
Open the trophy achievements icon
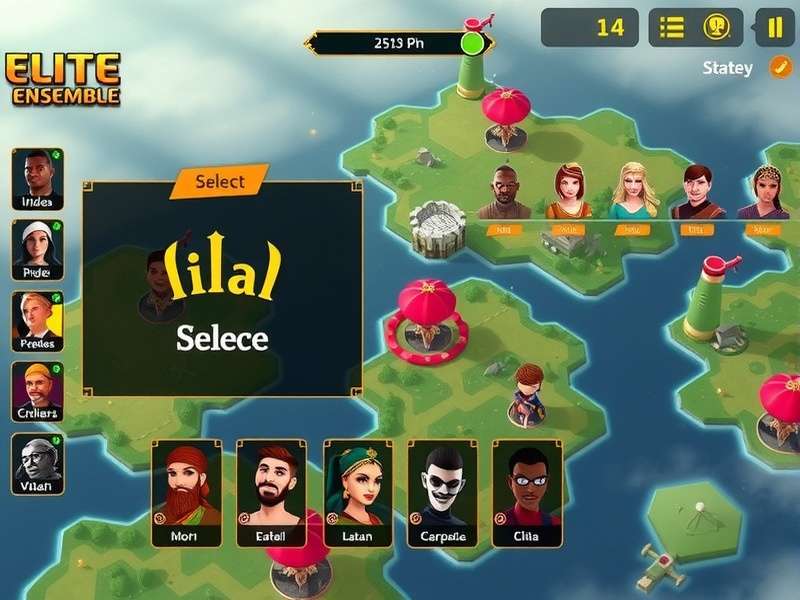pyautogui.click(x=715, y=28)
